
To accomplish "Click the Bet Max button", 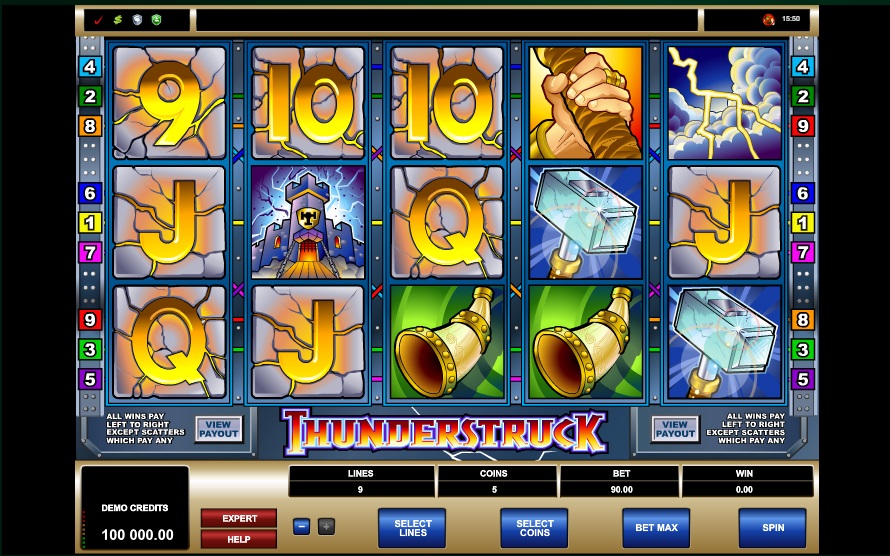I will coord(656,526).
